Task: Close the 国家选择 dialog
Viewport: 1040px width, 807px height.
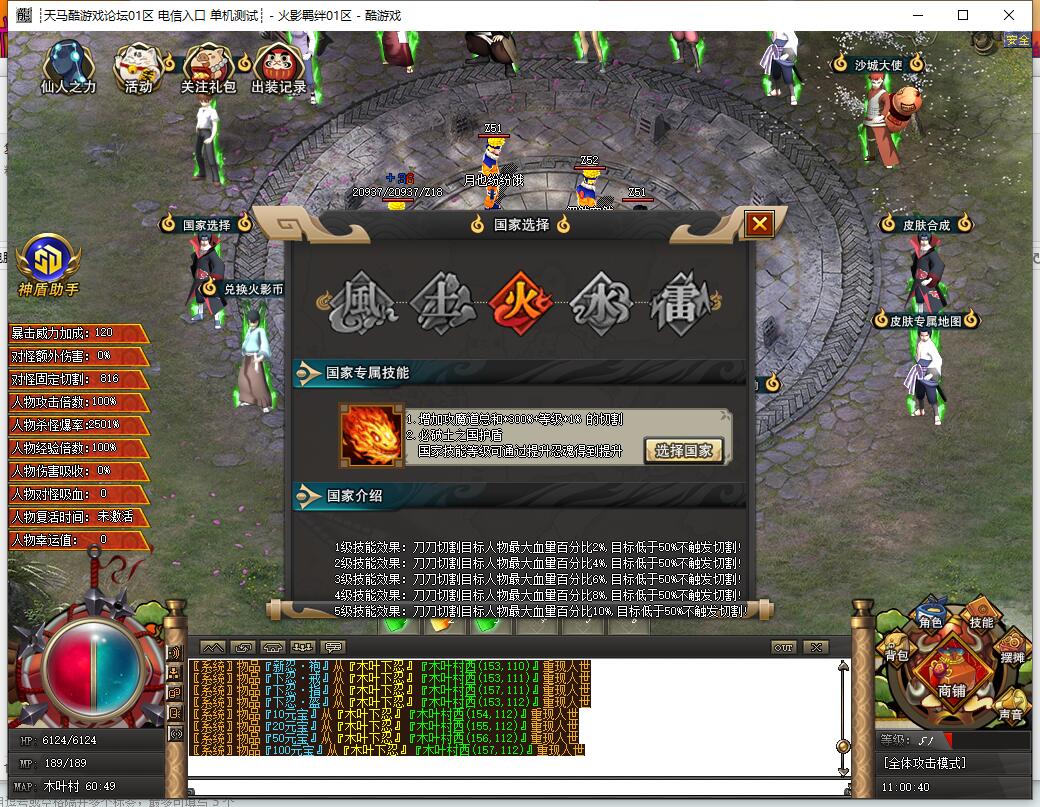Action: pos(759,224)
